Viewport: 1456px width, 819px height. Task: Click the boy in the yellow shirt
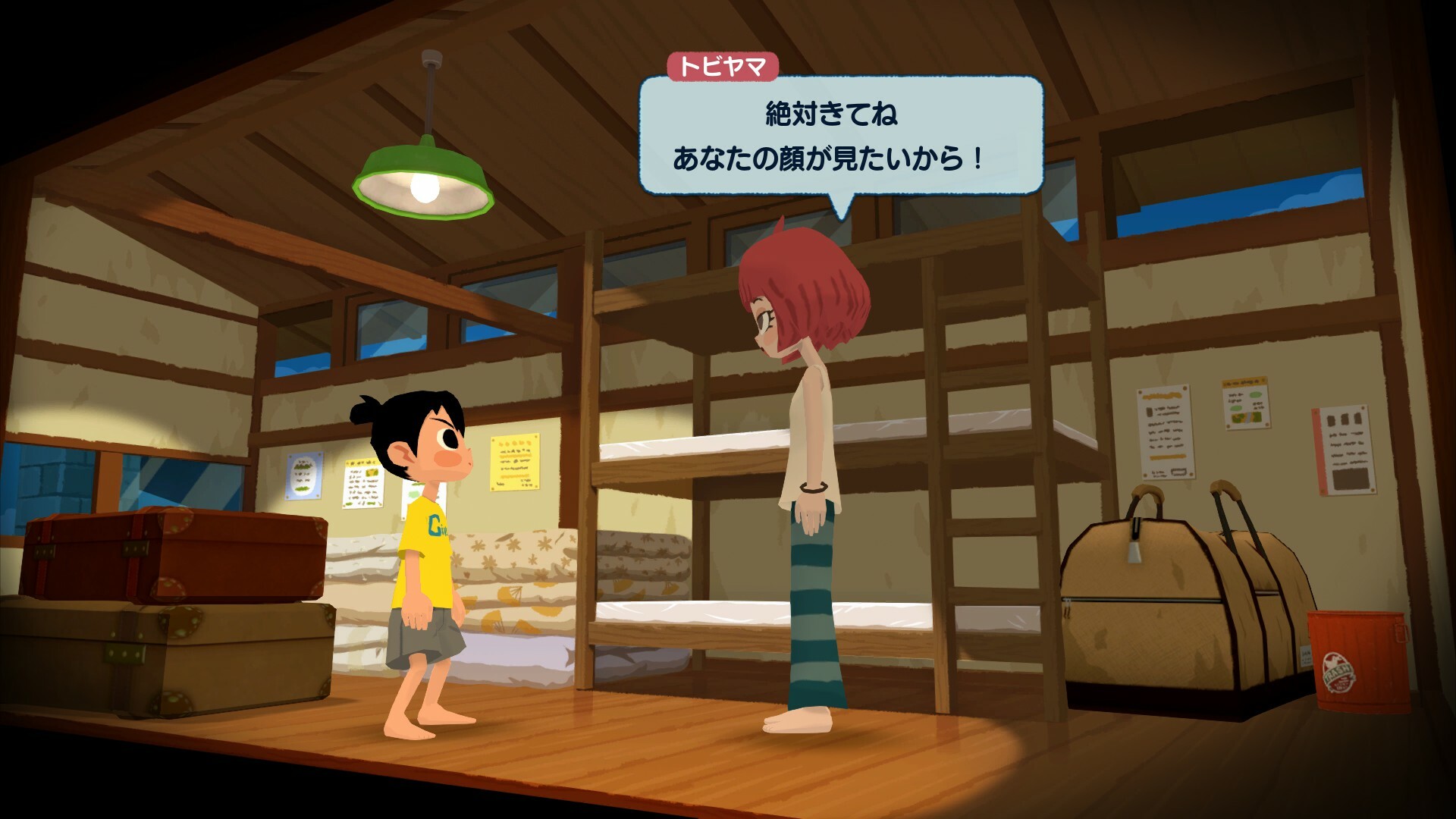point(425,546)
